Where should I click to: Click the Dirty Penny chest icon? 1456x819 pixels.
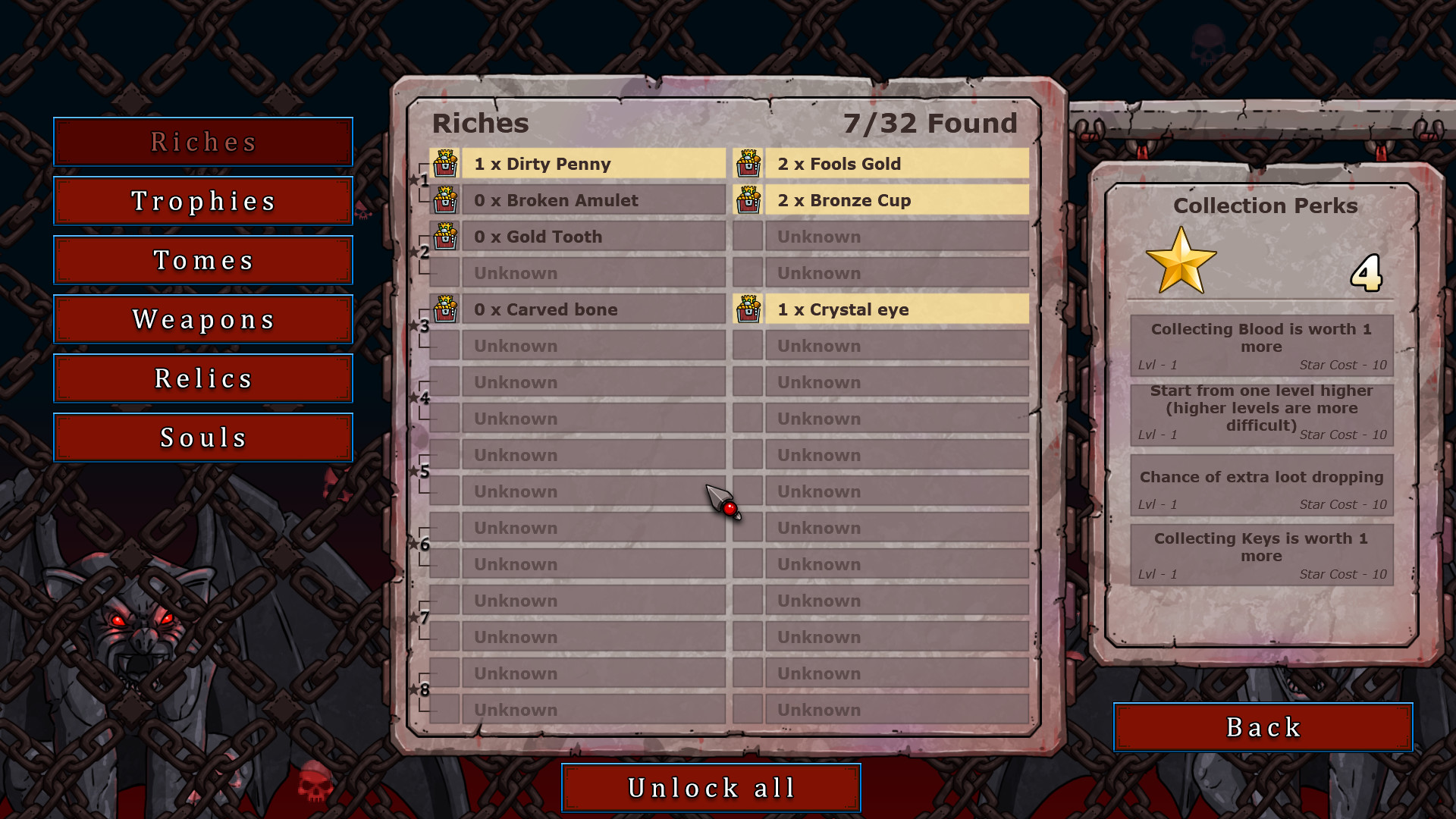pos(447,163)
